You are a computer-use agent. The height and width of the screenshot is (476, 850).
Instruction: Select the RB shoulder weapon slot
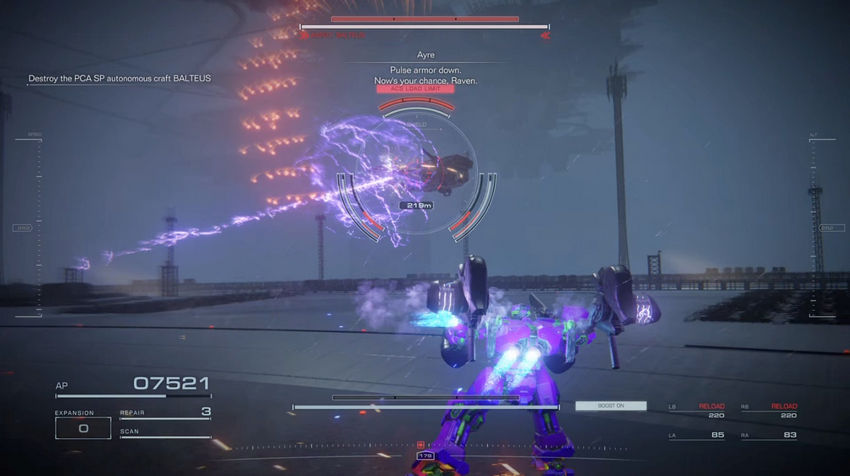(768, 410)
